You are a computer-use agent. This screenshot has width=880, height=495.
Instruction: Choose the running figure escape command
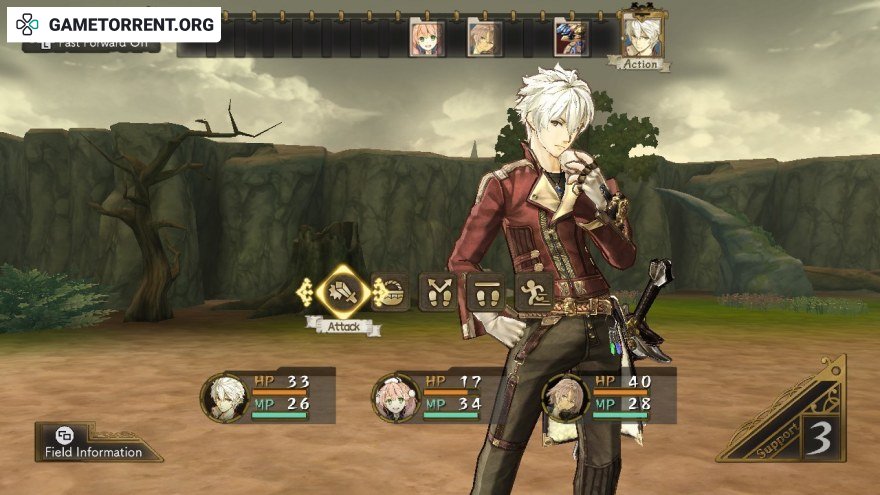[x=533, y=292]
